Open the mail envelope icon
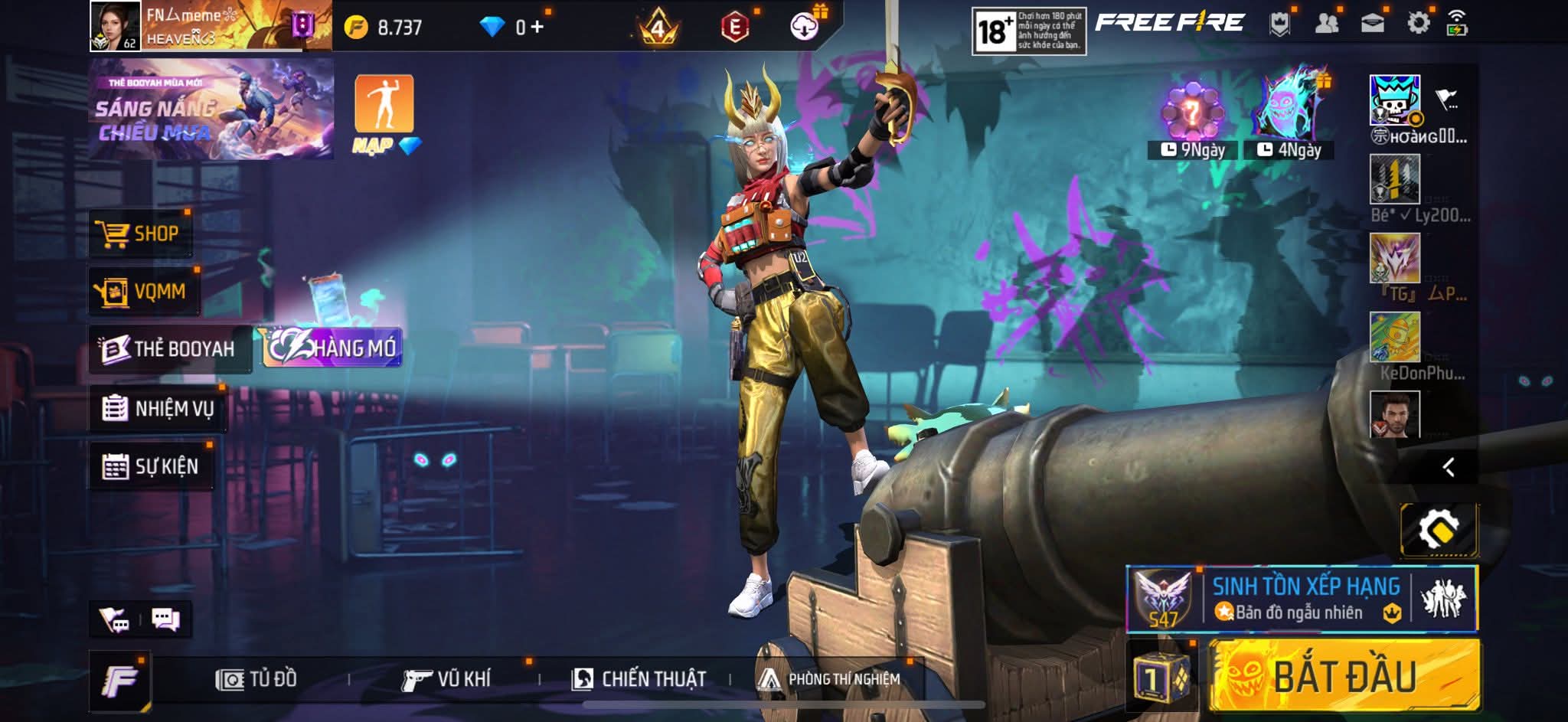 point(1372,23)
